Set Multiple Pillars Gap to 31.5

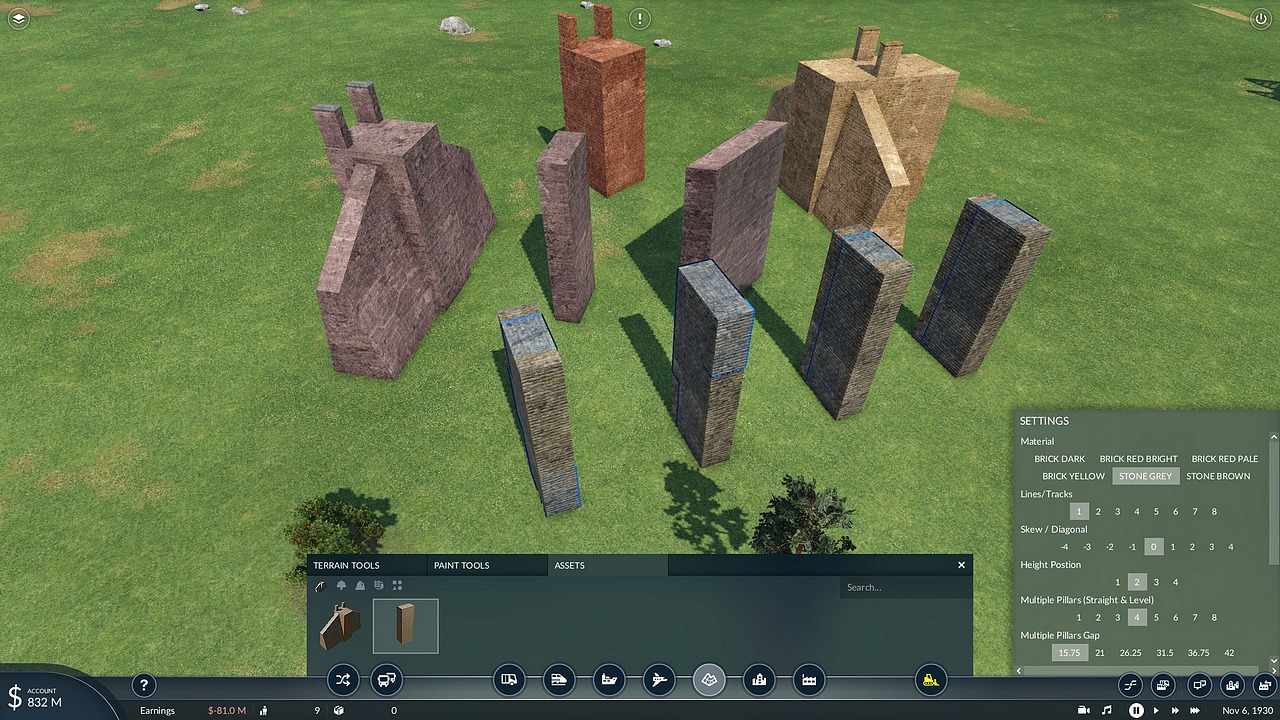(x=1164, y=653)
